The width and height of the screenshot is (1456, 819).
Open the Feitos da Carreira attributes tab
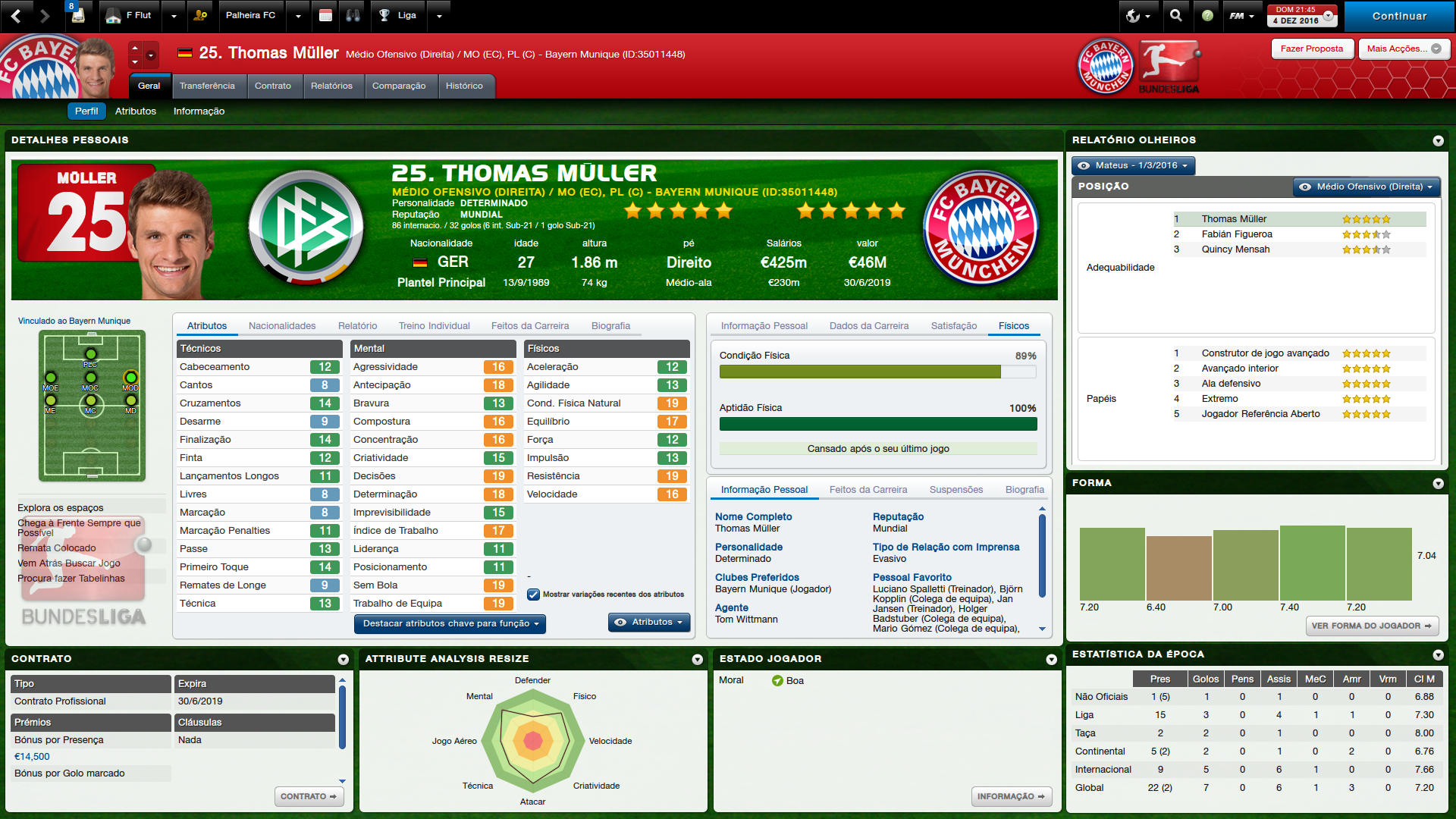[x=529, y=326]
